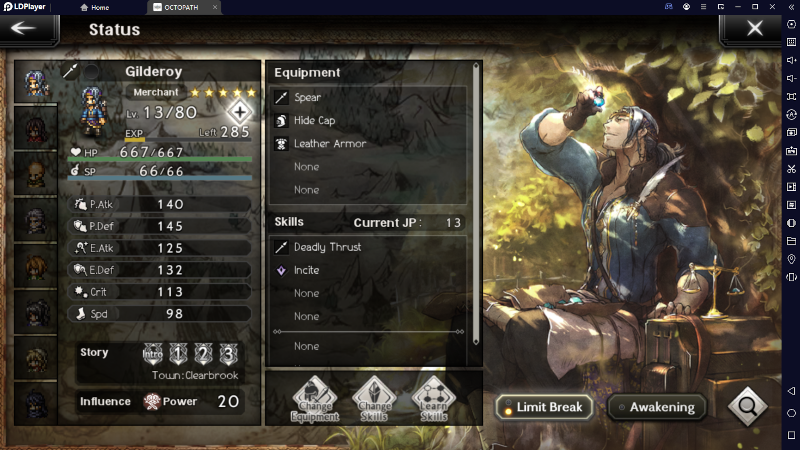Close the Status screen
This screenshot has height=450, width=800.
pyautogui.click(x=755, y=28)
